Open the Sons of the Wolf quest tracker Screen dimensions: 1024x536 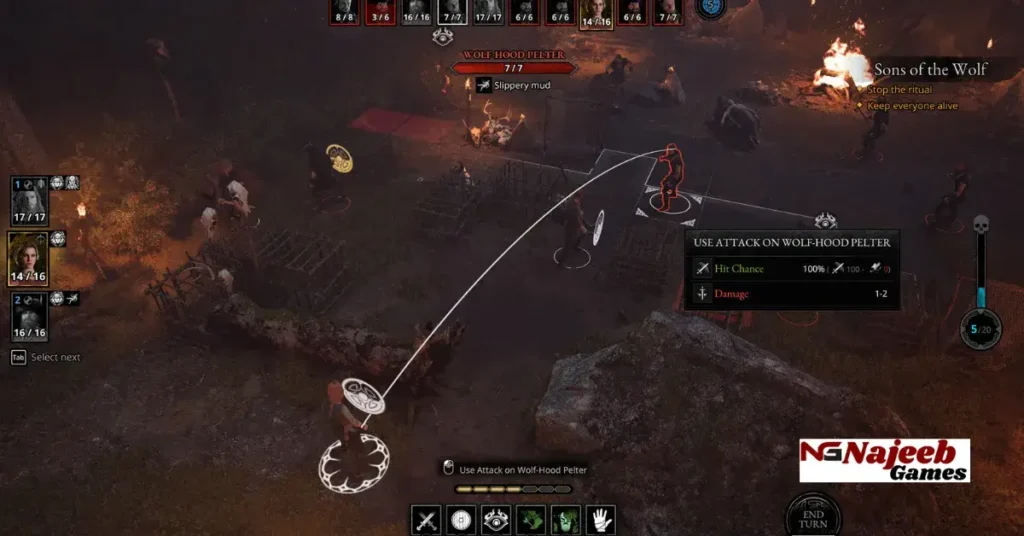(930, 69)
